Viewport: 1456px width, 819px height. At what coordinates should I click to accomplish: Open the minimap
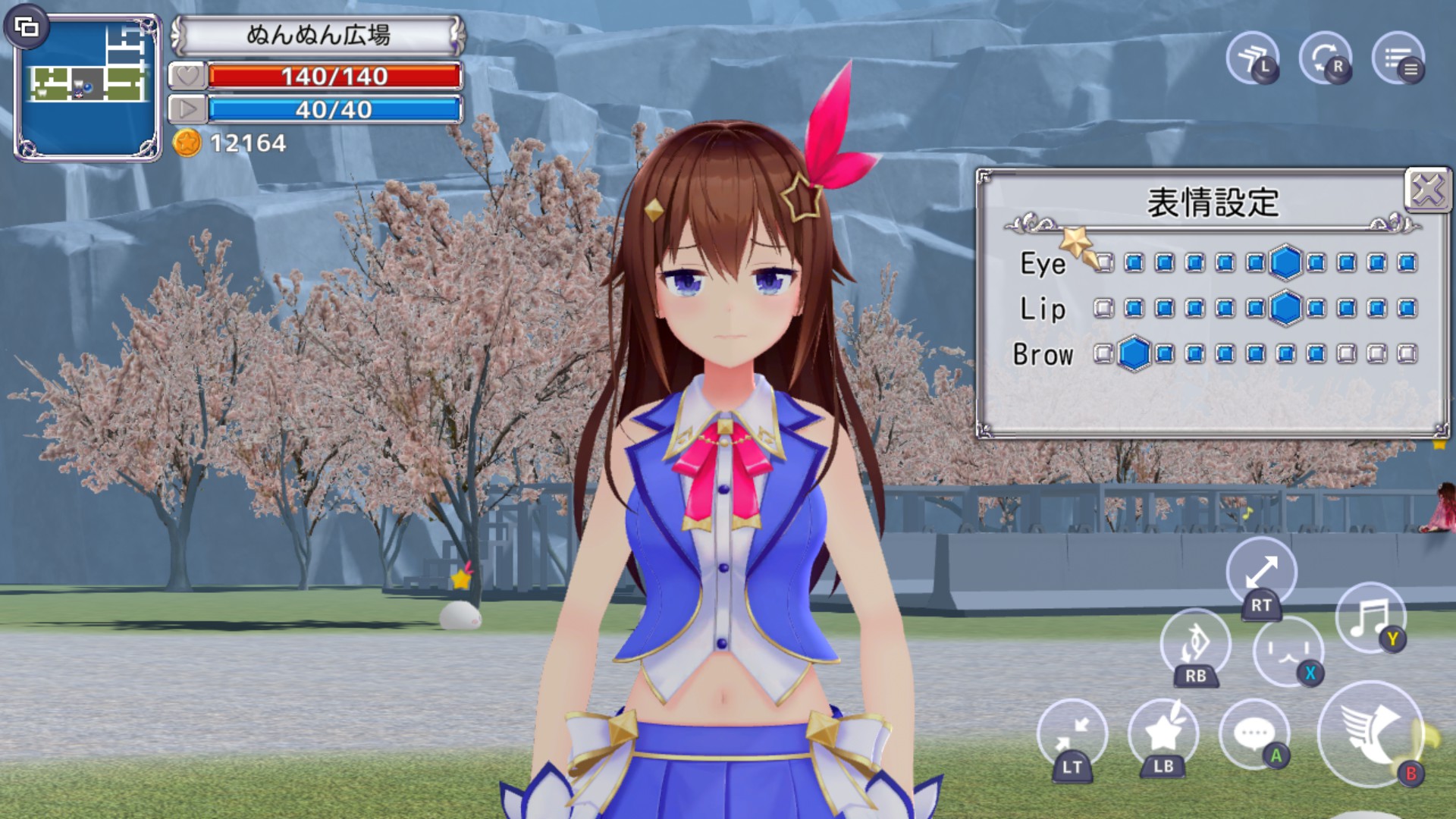pyautogui.click(x=89, y=88)
